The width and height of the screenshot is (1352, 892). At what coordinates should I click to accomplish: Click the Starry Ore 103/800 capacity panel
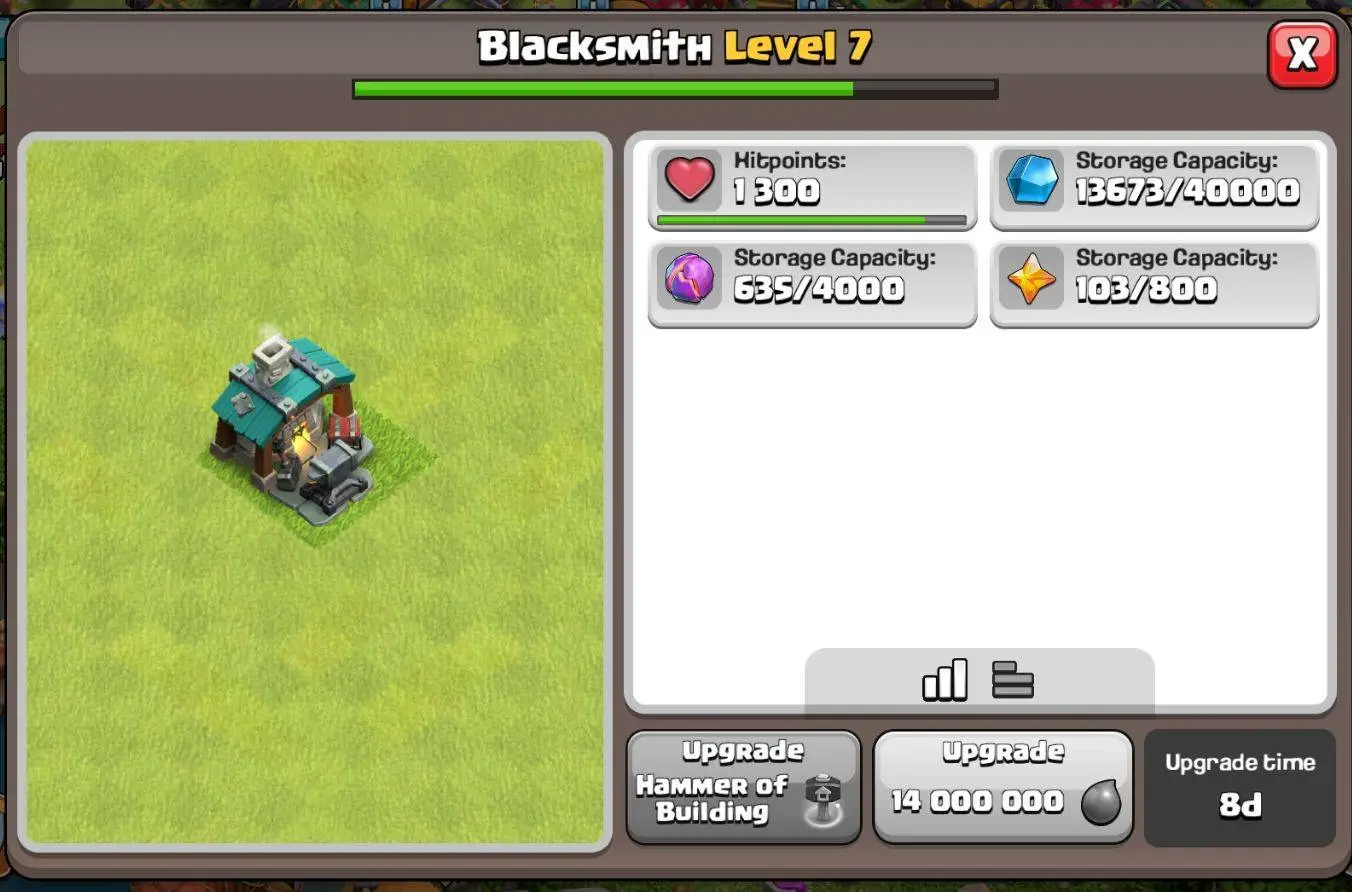tap(1155, 281)
